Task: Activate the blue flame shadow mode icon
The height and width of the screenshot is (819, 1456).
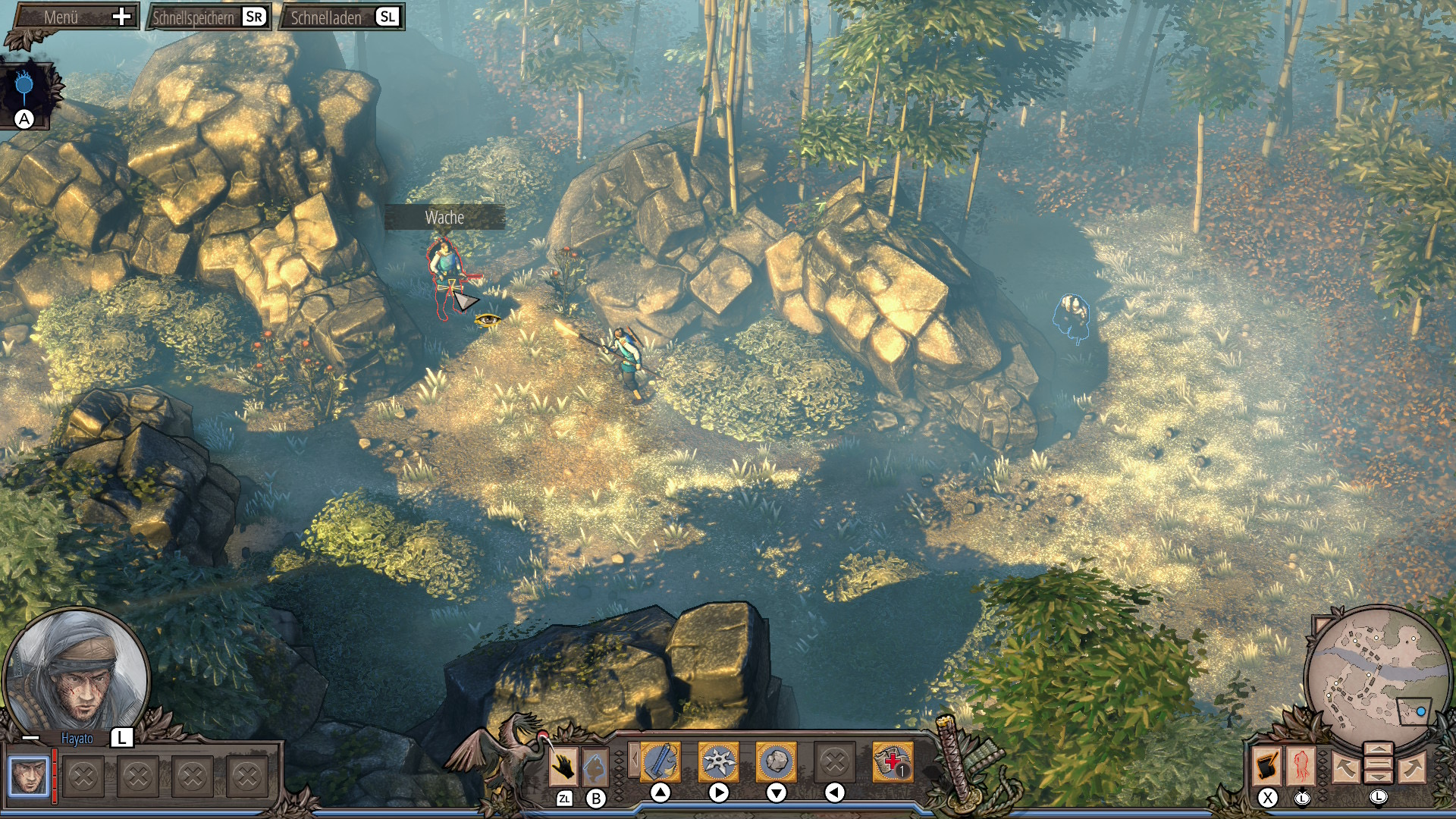Action: click(25, 87)
